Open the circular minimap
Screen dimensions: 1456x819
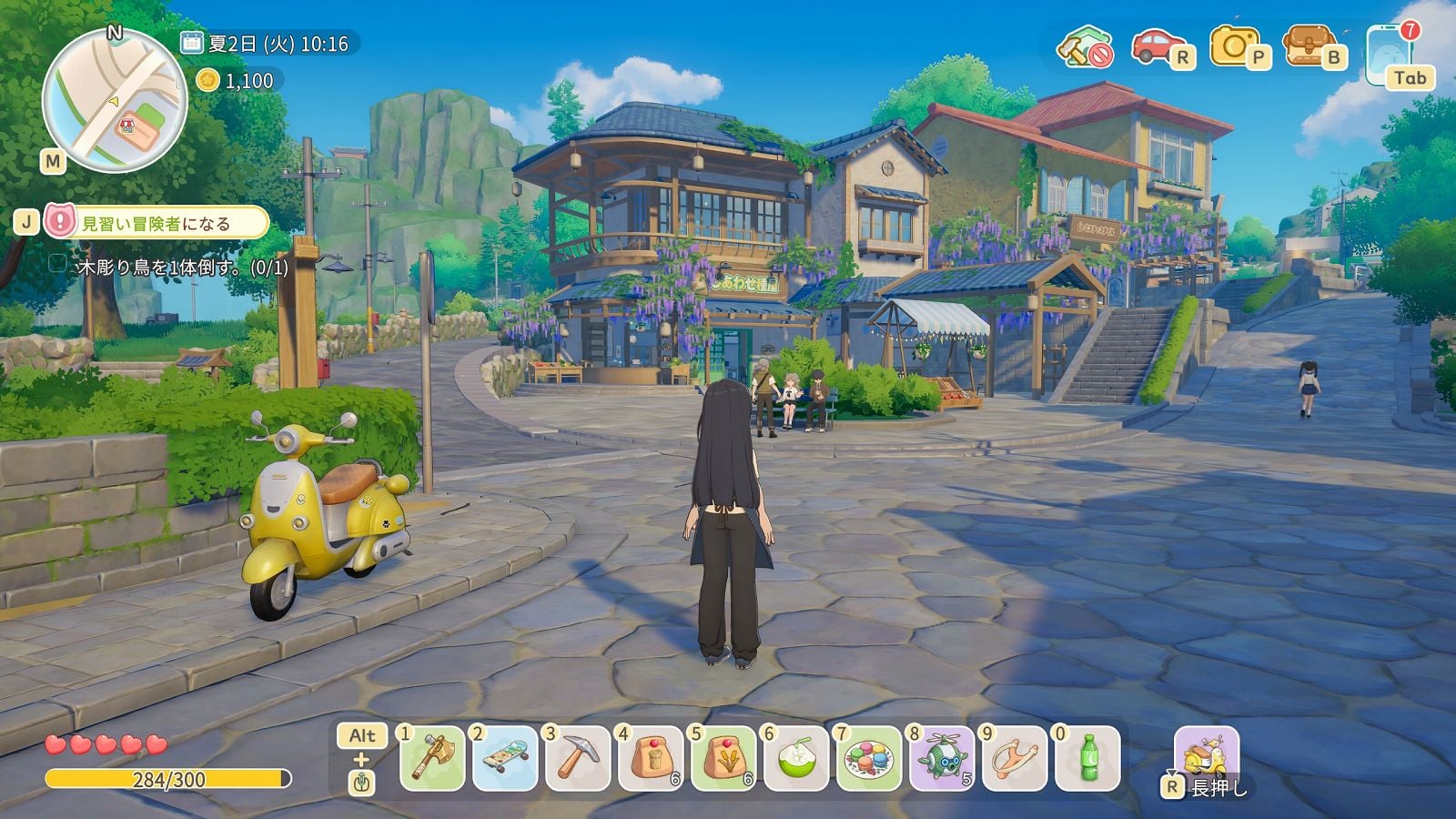pyautogui.click(x=115, y=100)
